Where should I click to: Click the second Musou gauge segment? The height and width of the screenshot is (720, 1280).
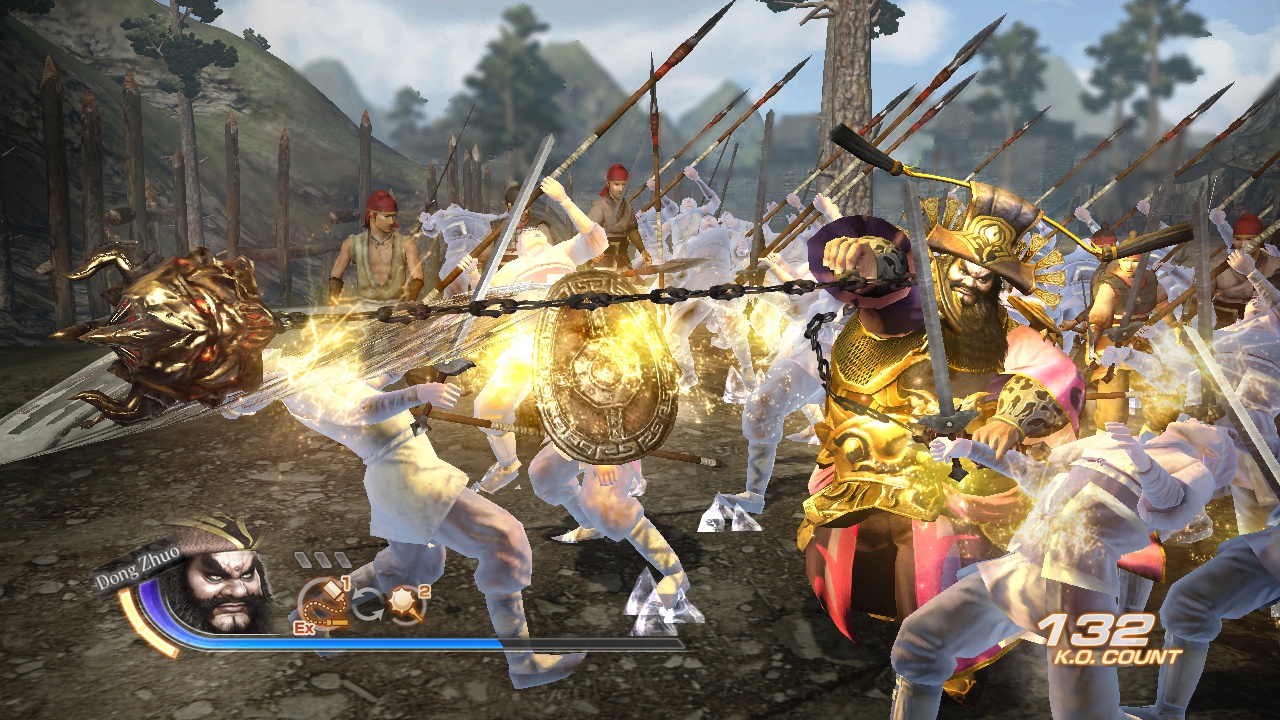tap(322, 559)
